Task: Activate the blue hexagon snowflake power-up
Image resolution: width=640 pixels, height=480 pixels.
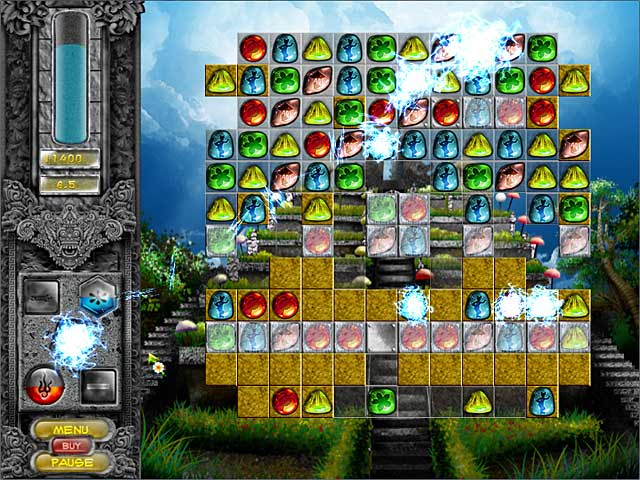Action: click(99, 294)
